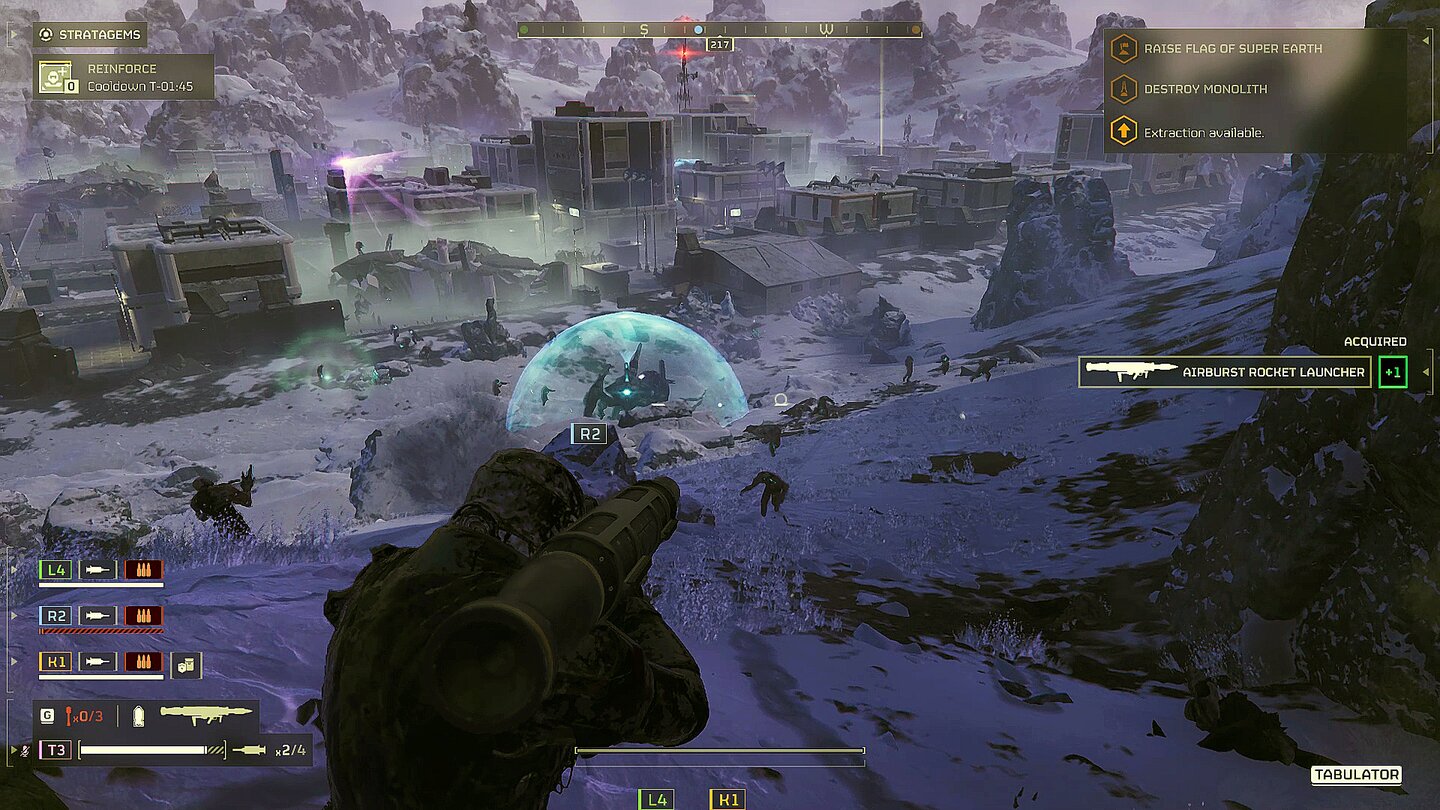The height and width of the screenshot is (810, 1440).
Task: Click K1's supply pack icon
Action: tap(187, 665)
